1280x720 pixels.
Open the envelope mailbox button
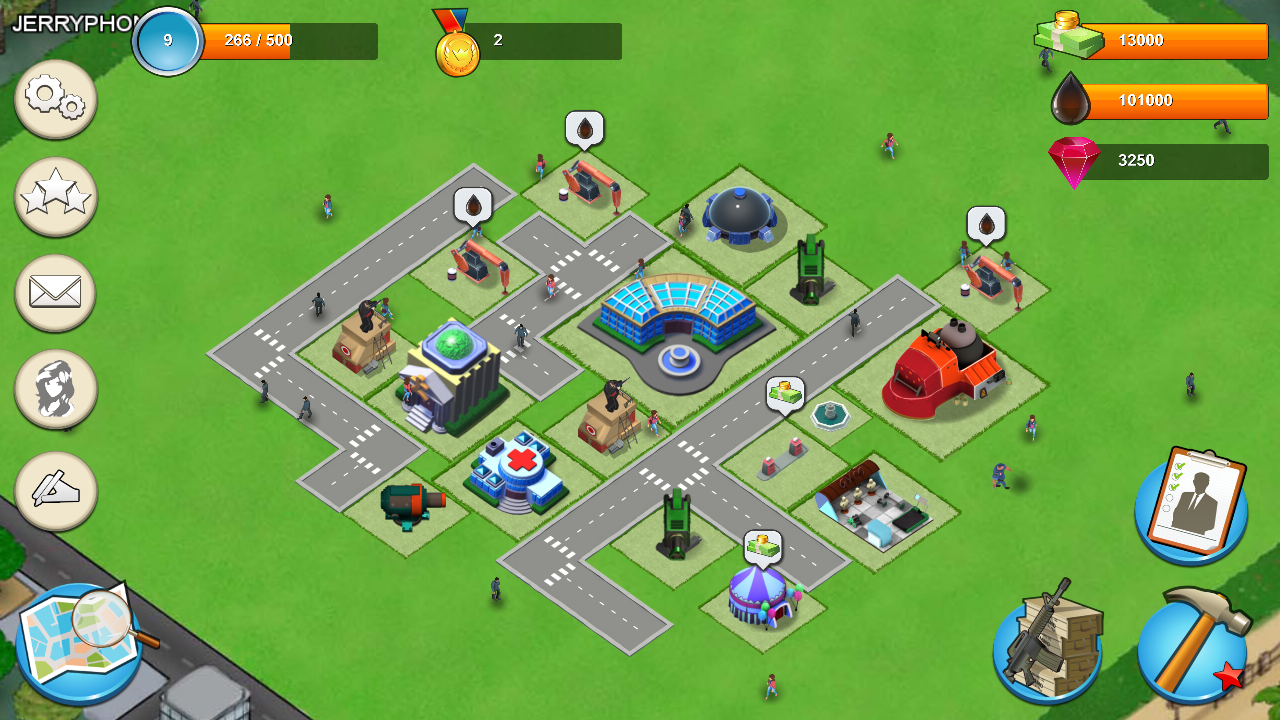point(56,293)
